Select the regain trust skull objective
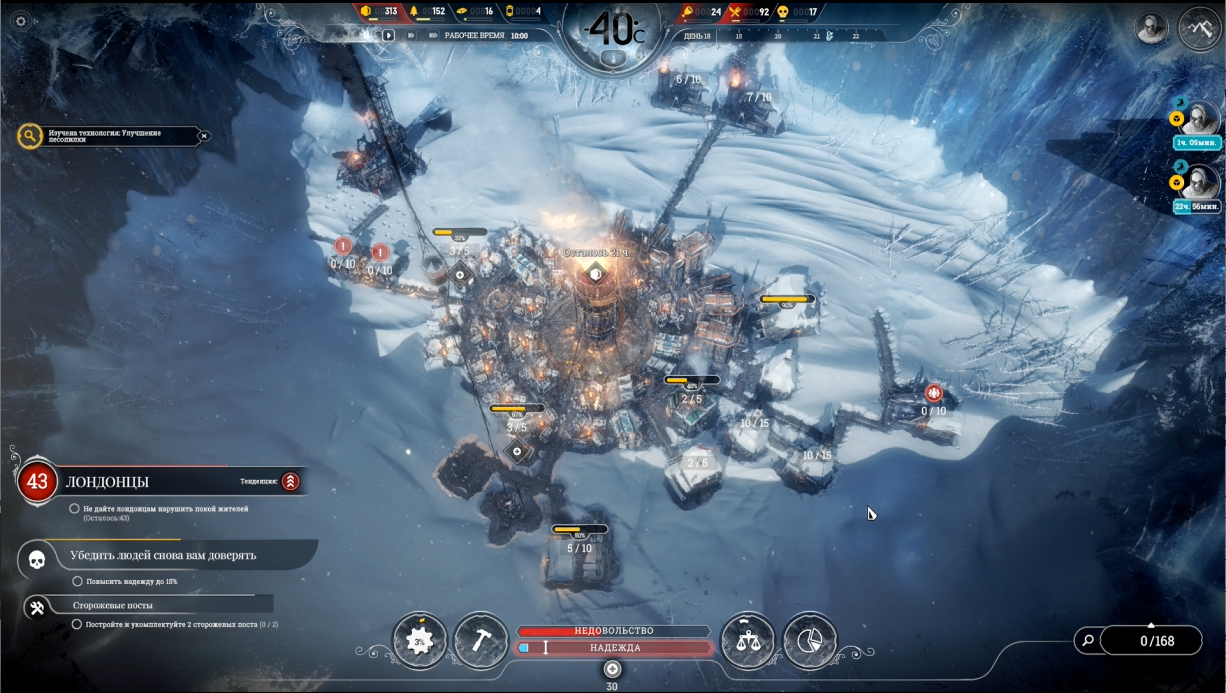Image resolution: width=1226 pixels, height=693 pixels. 37,559
